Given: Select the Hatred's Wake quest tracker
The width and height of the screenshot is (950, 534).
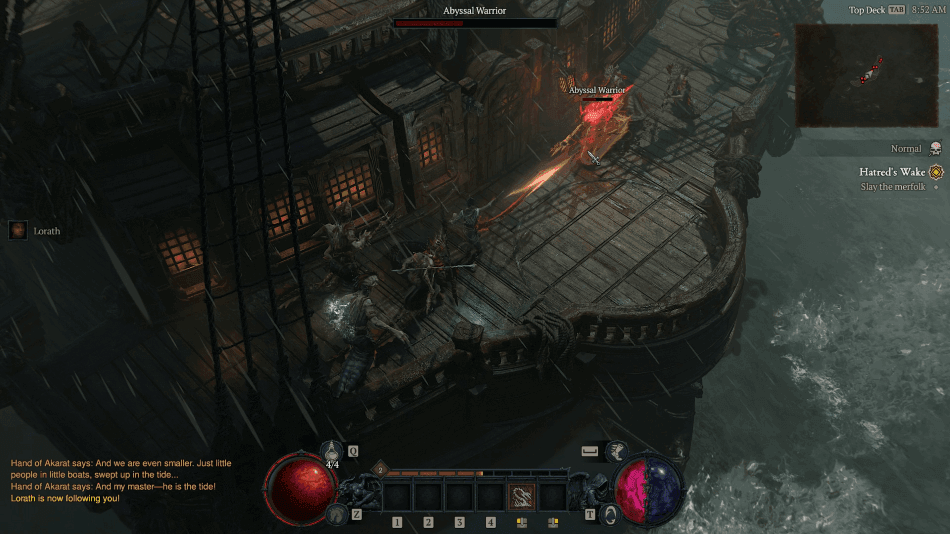Looking at the screenshot, I should click(892, 172).
